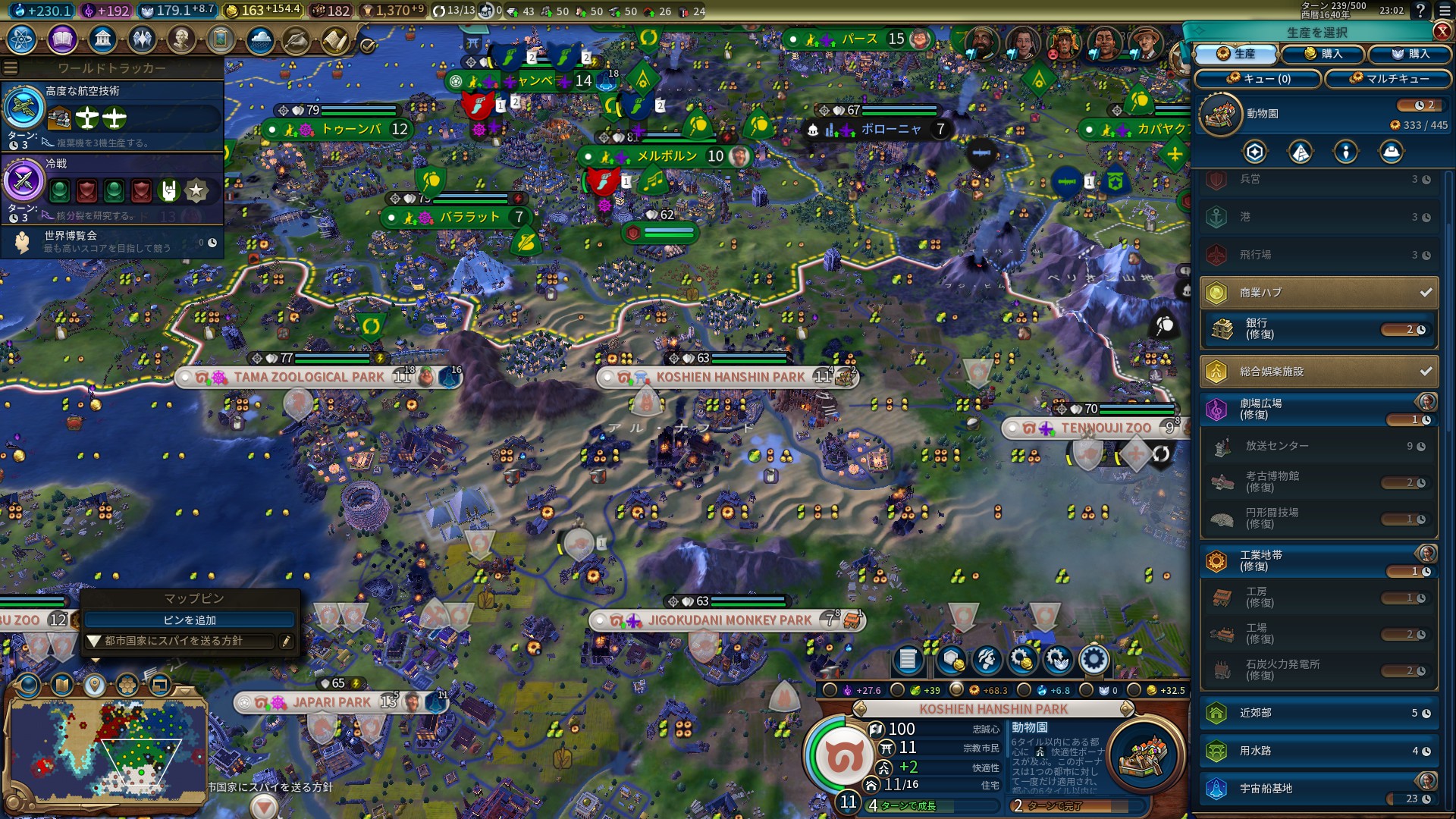Open the gold 購入 purchase tab
1456x819 pixels.
pos(1323,54)
